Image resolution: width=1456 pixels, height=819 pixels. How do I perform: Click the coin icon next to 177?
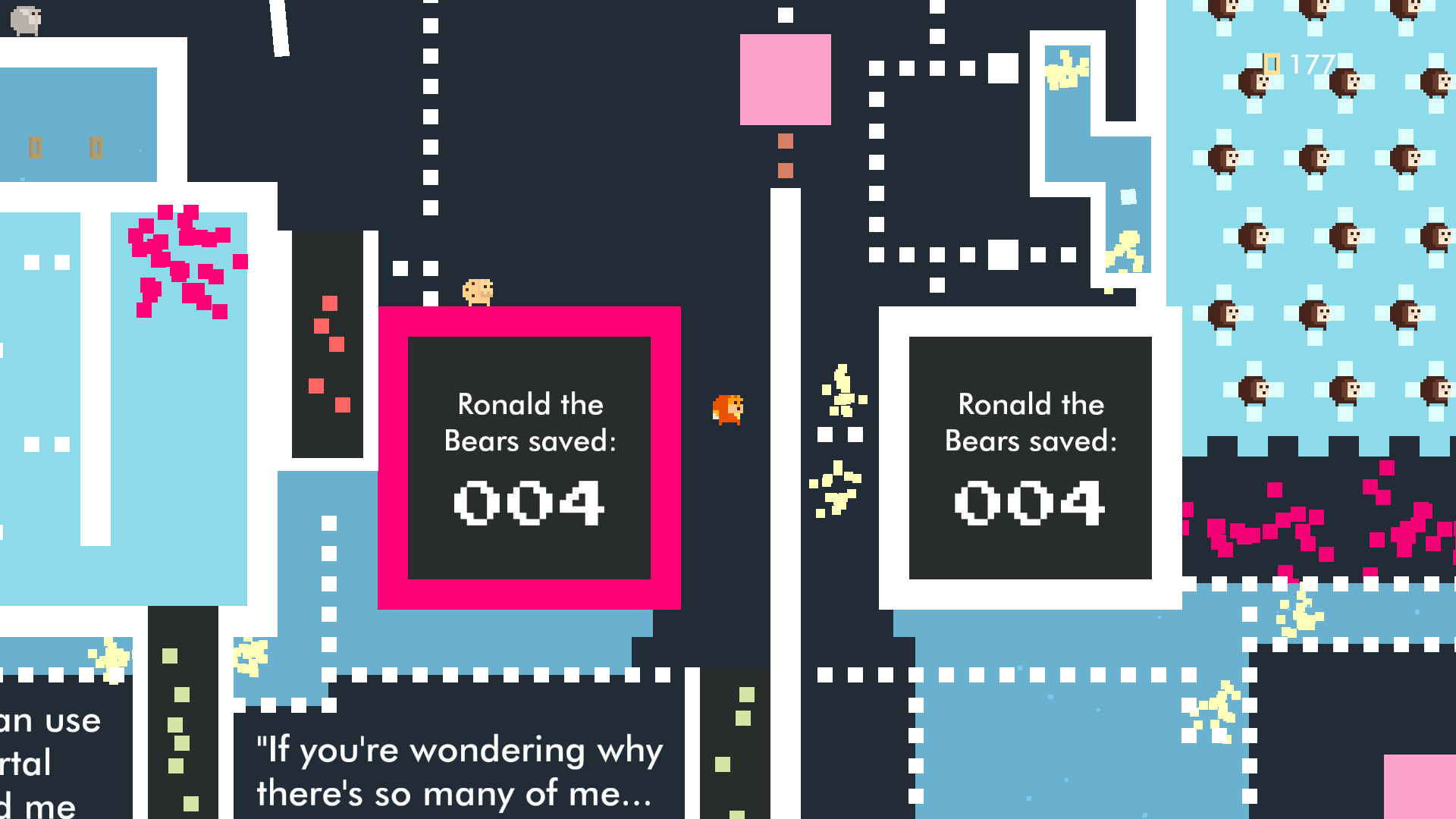click(x=1270, y=64)
